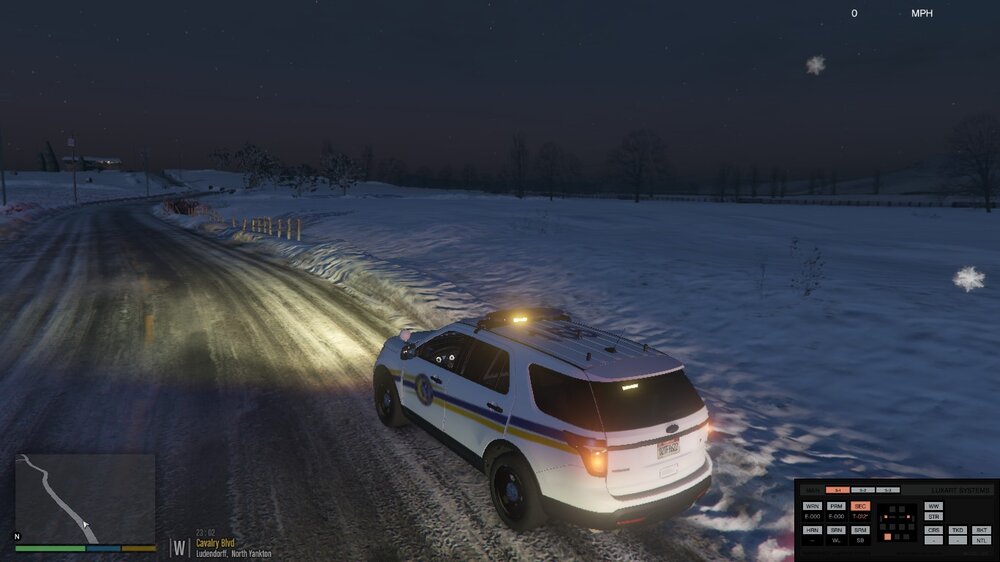Toggle the SRM siren mode button
Screen dimensions: 1000x562
[861, 530]
